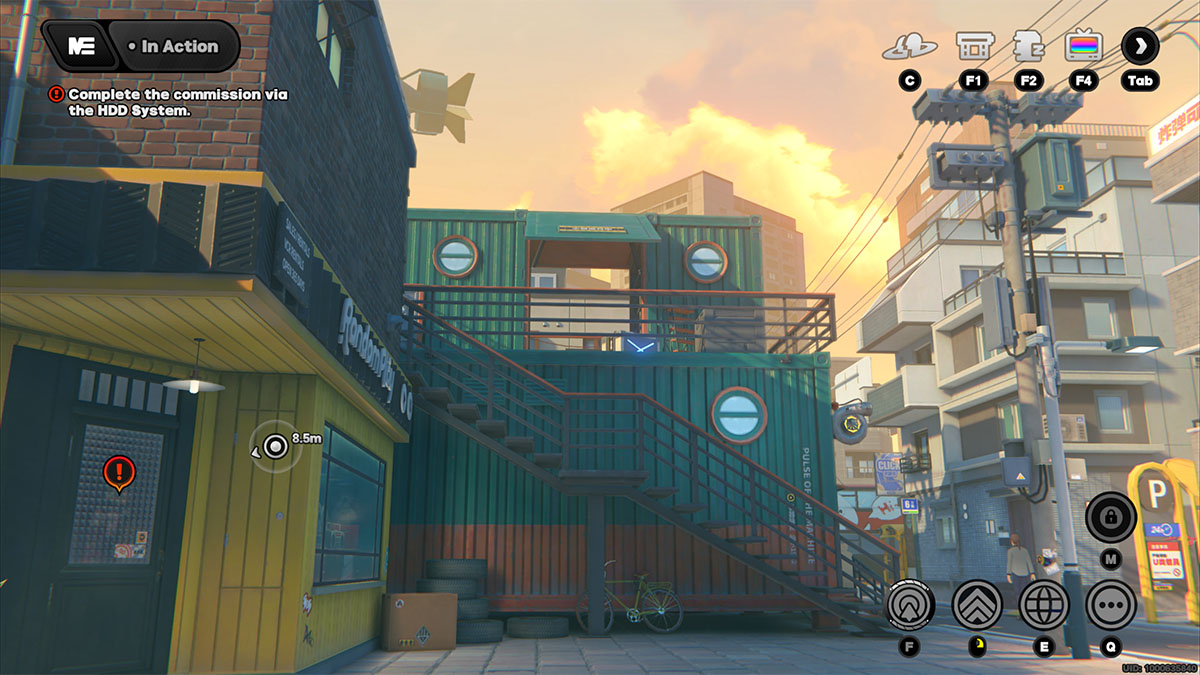This screenshot has width=1200, height=675.
Task: Open the rainbow TV icon menu
Action: [1083, 46]
